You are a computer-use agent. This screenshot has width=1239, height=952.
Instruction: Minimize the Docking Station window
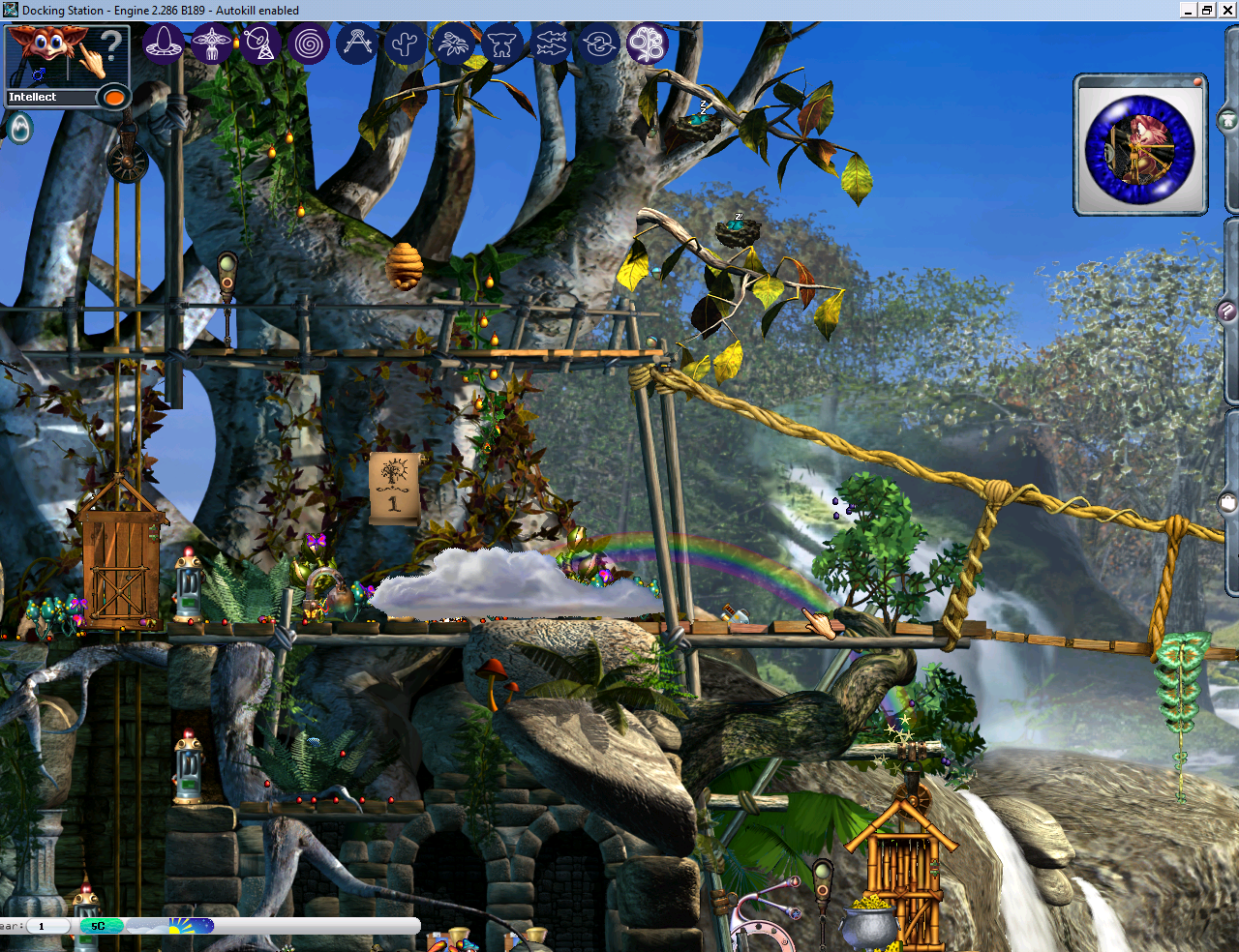click(x=1189, y=10)
